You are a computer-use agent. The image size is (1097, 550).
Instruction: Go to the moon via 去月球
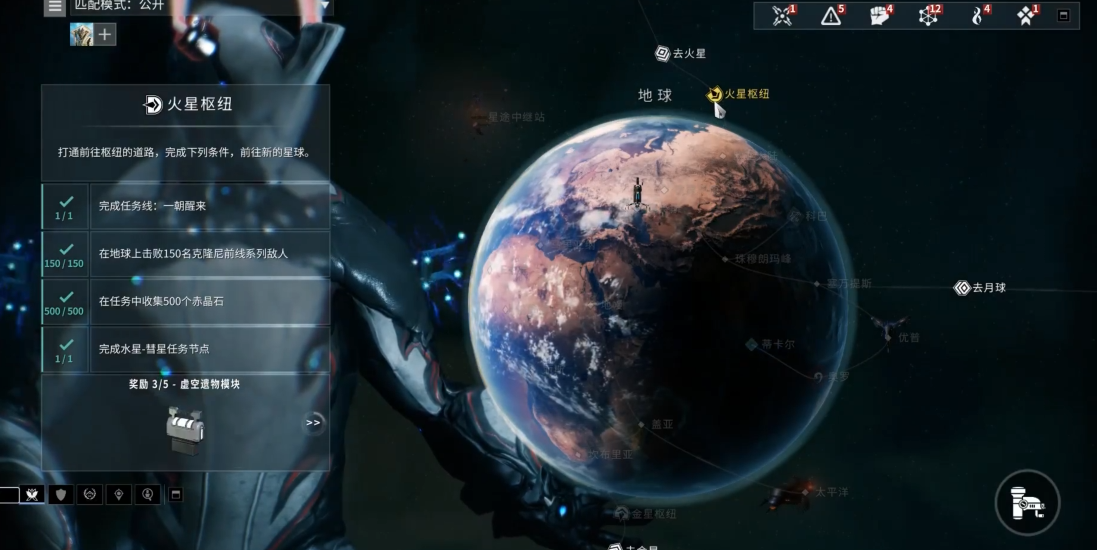click(962, 288)
